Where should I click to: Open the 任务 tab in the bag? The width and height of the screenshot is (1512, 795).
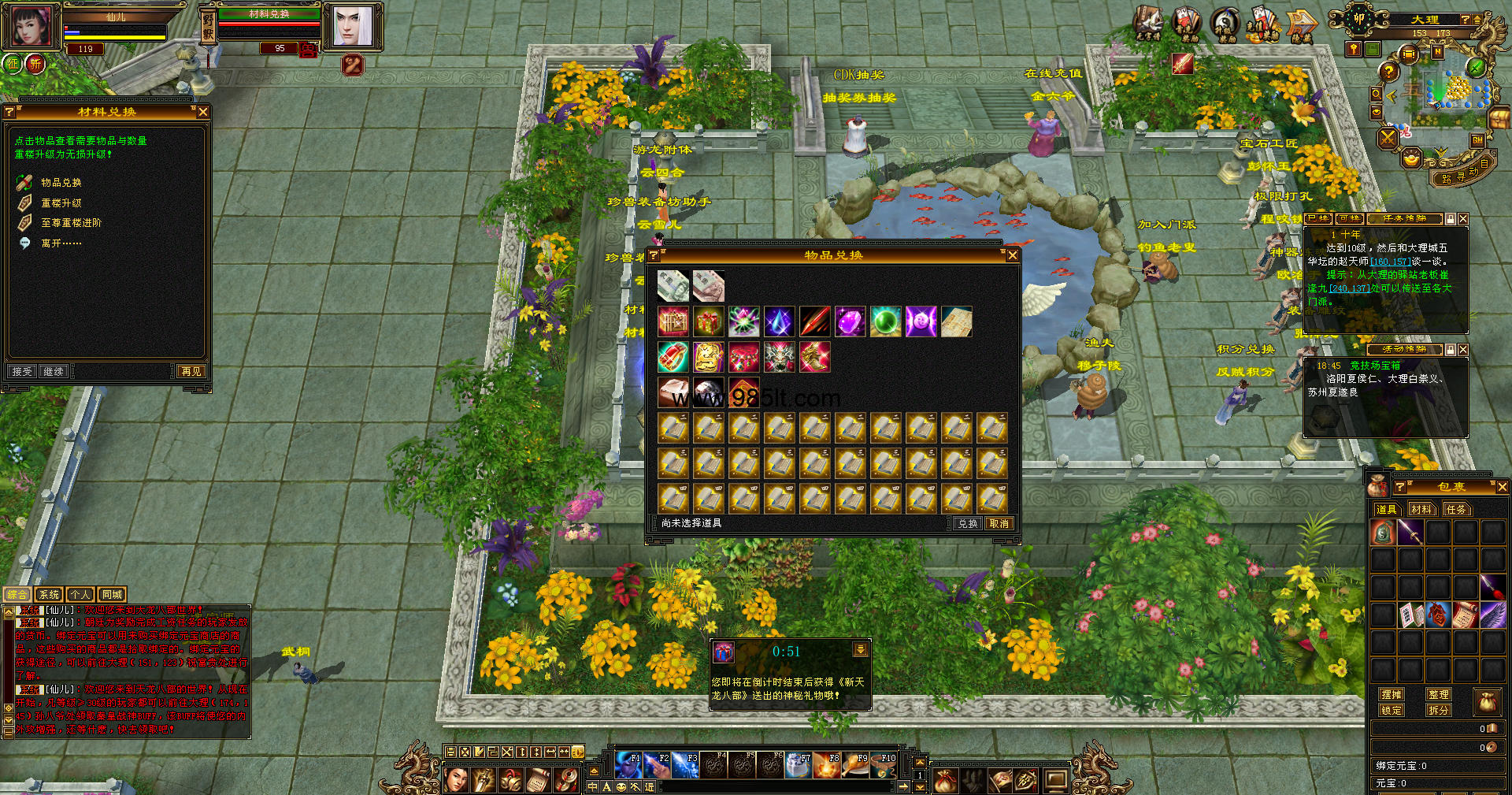click(x=1456, y=510)
